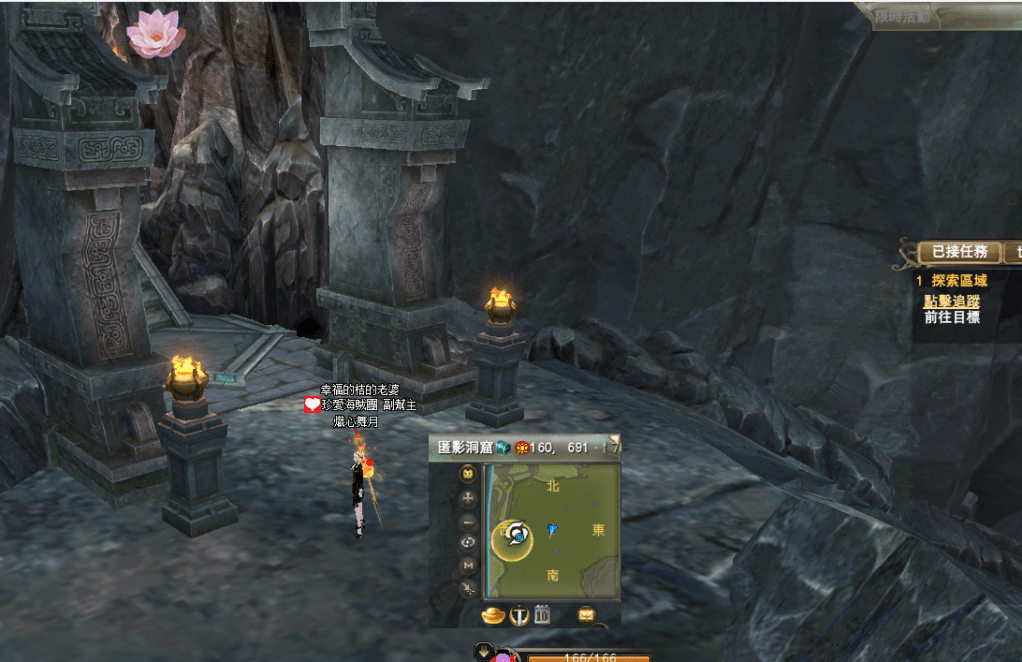The image size is (1022, 662).
Task: Click the minimap's plus zoom-in button
Action: point(467,498)
